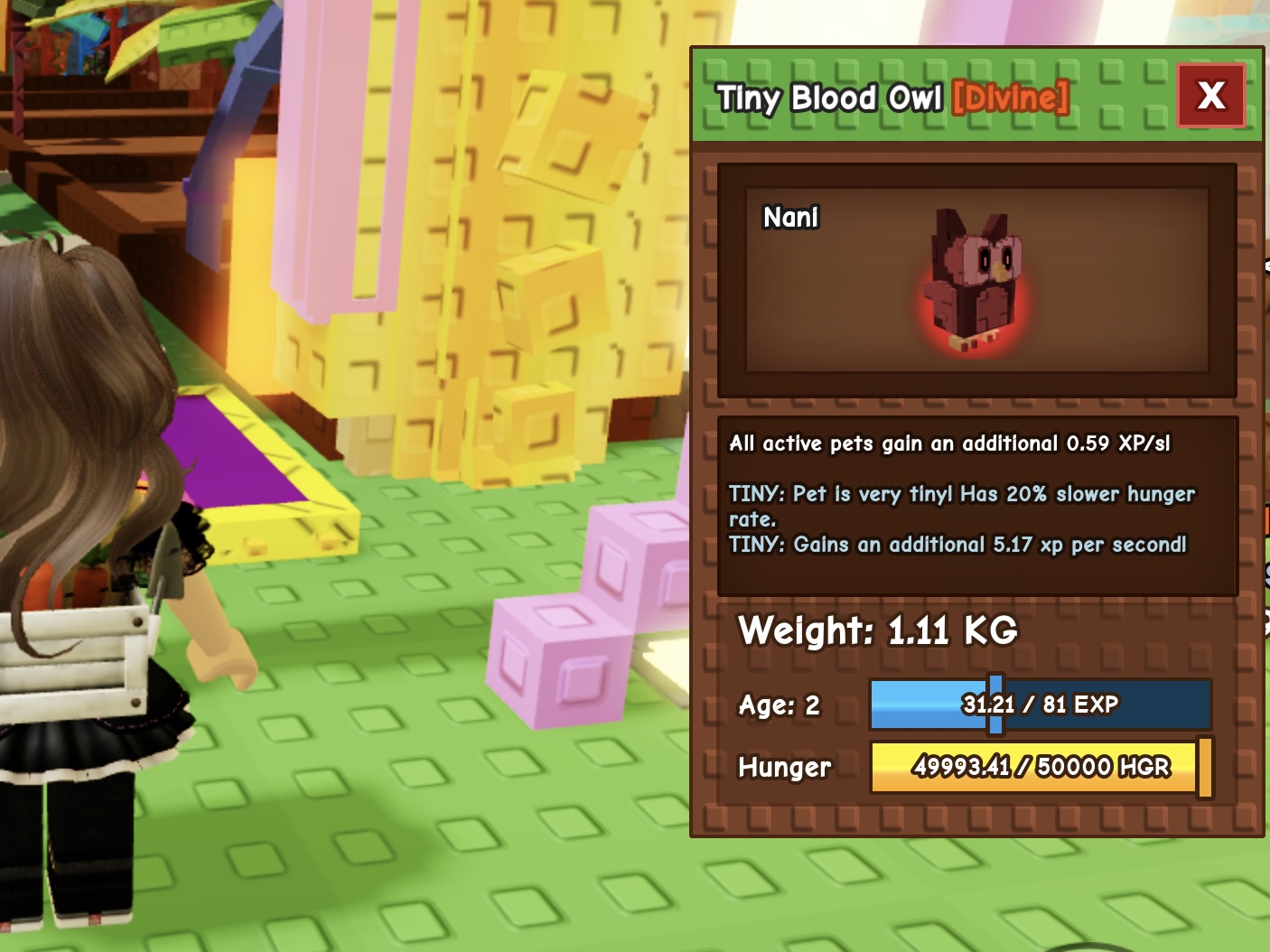Close the Tiny Blood Owl panel with the X
1270x952 pixels.
pyautogui.click(x=1210, y=96)
